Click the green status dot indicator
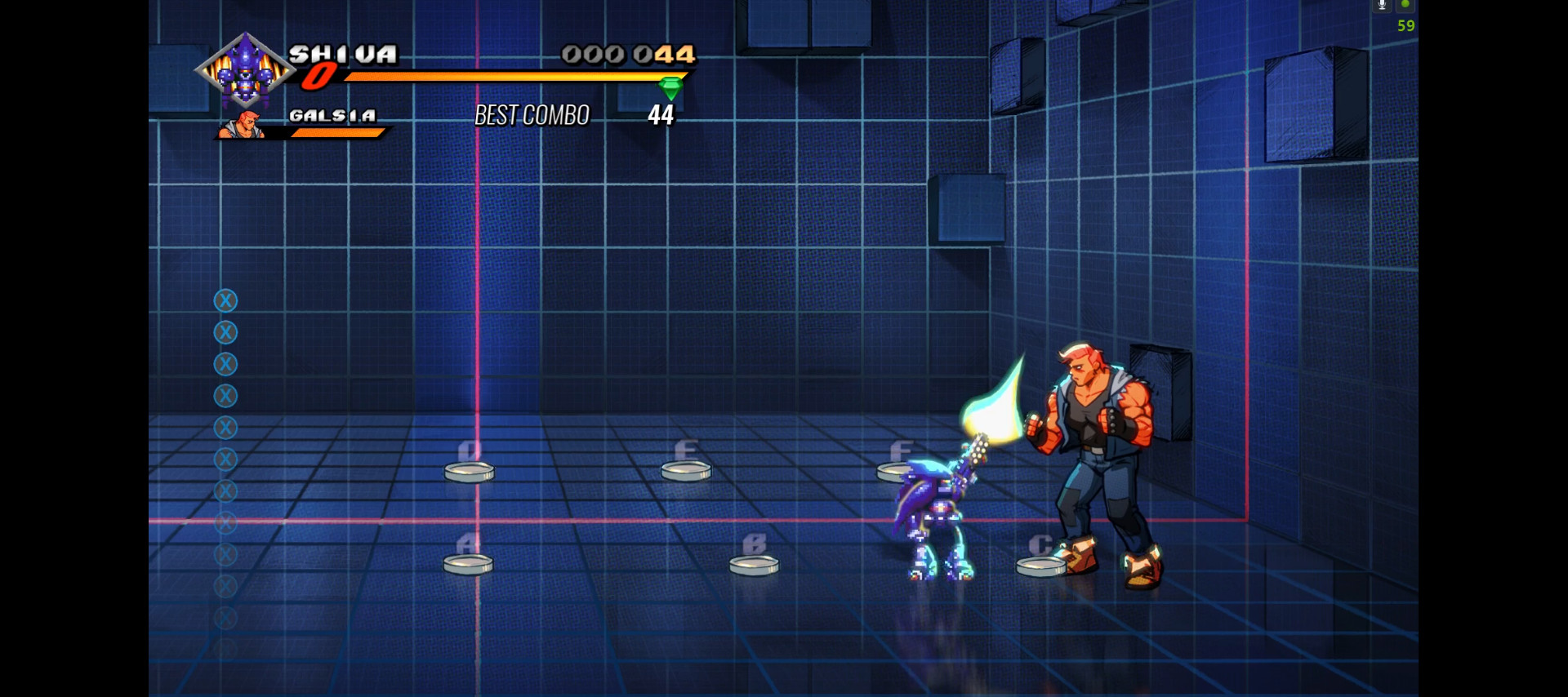 tap(1406, 6)
